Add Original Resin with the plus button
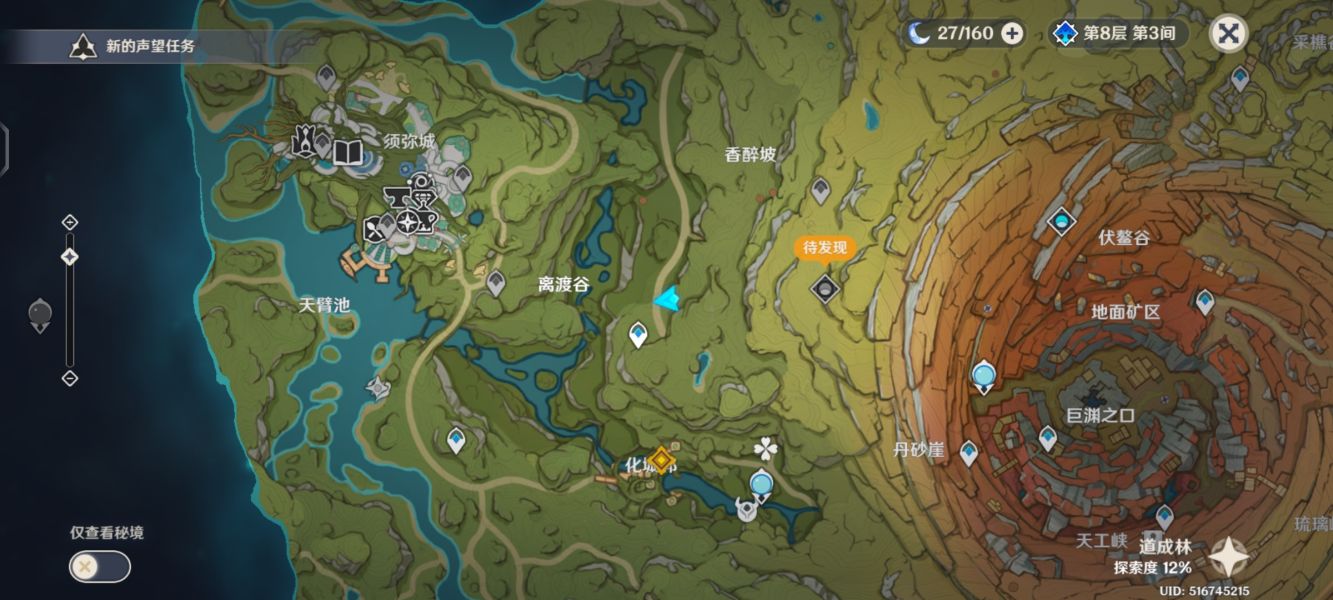 coord(1012,33)
